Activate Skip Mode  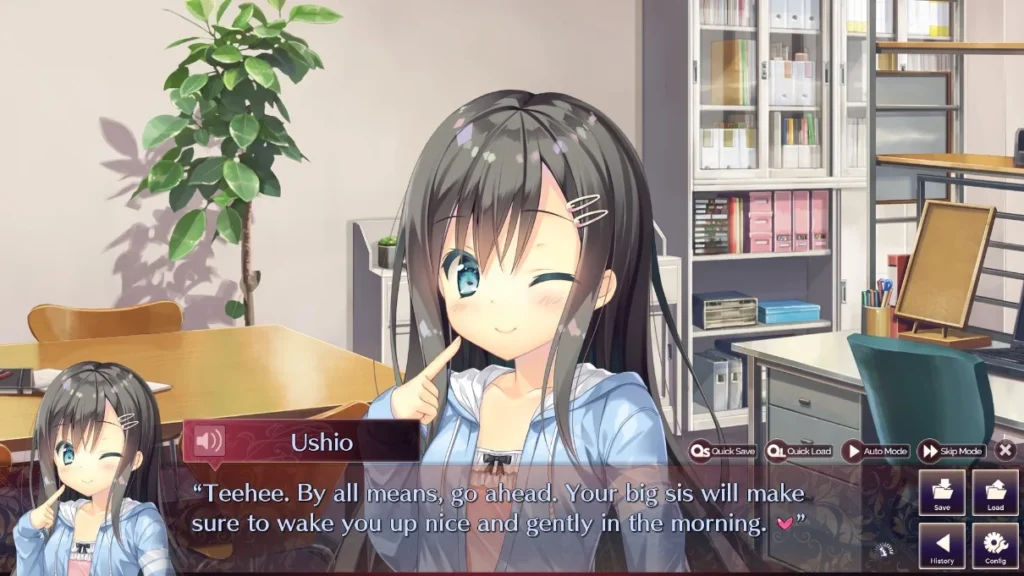pos(952,451)
